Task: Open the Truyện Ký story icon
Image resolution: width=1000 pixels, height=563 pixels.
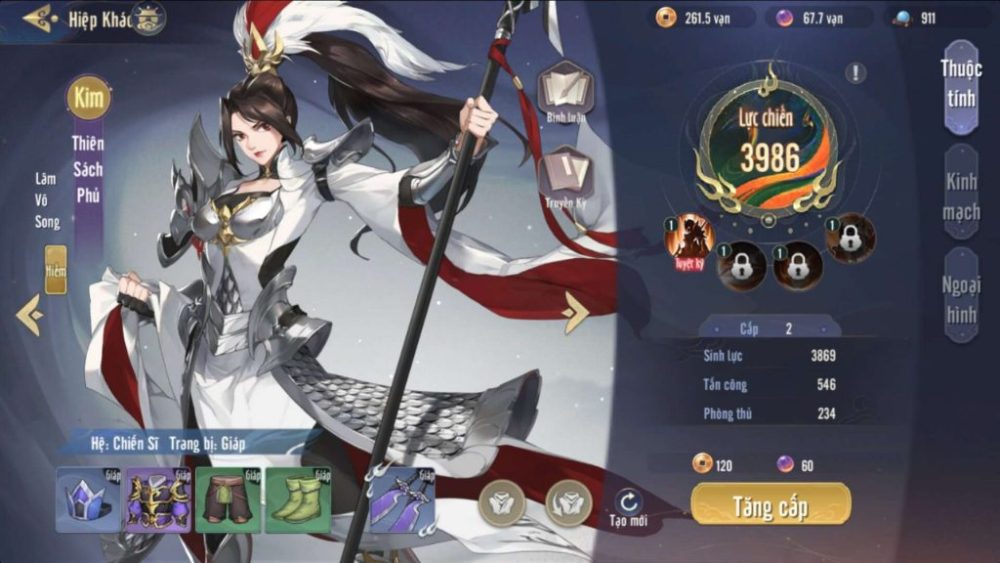Action: (x=565, y=176)
